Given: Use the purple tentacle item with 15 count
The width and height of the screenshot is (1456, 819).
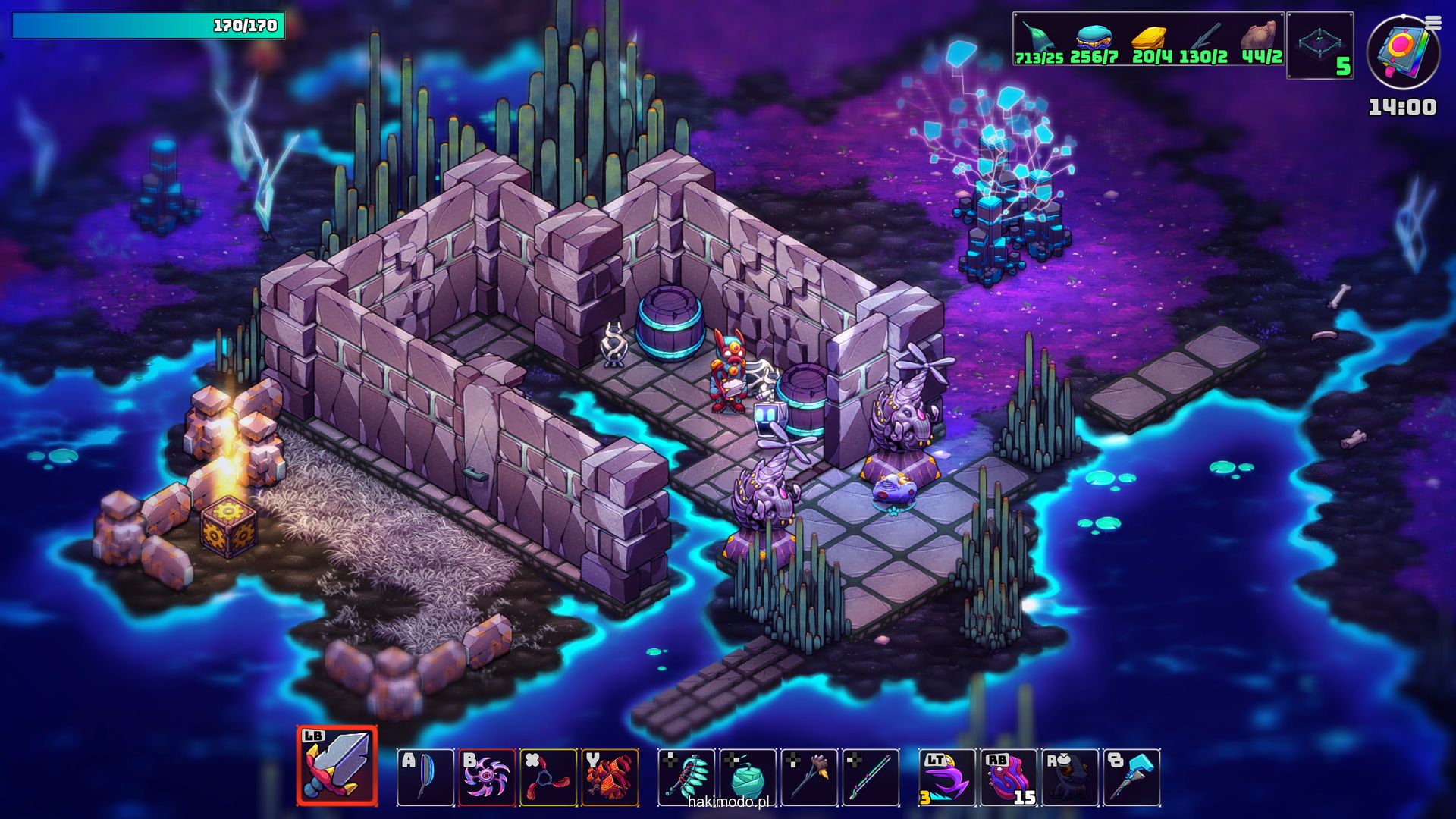Looking at the screenshot, I should [x=1009, y=777].
